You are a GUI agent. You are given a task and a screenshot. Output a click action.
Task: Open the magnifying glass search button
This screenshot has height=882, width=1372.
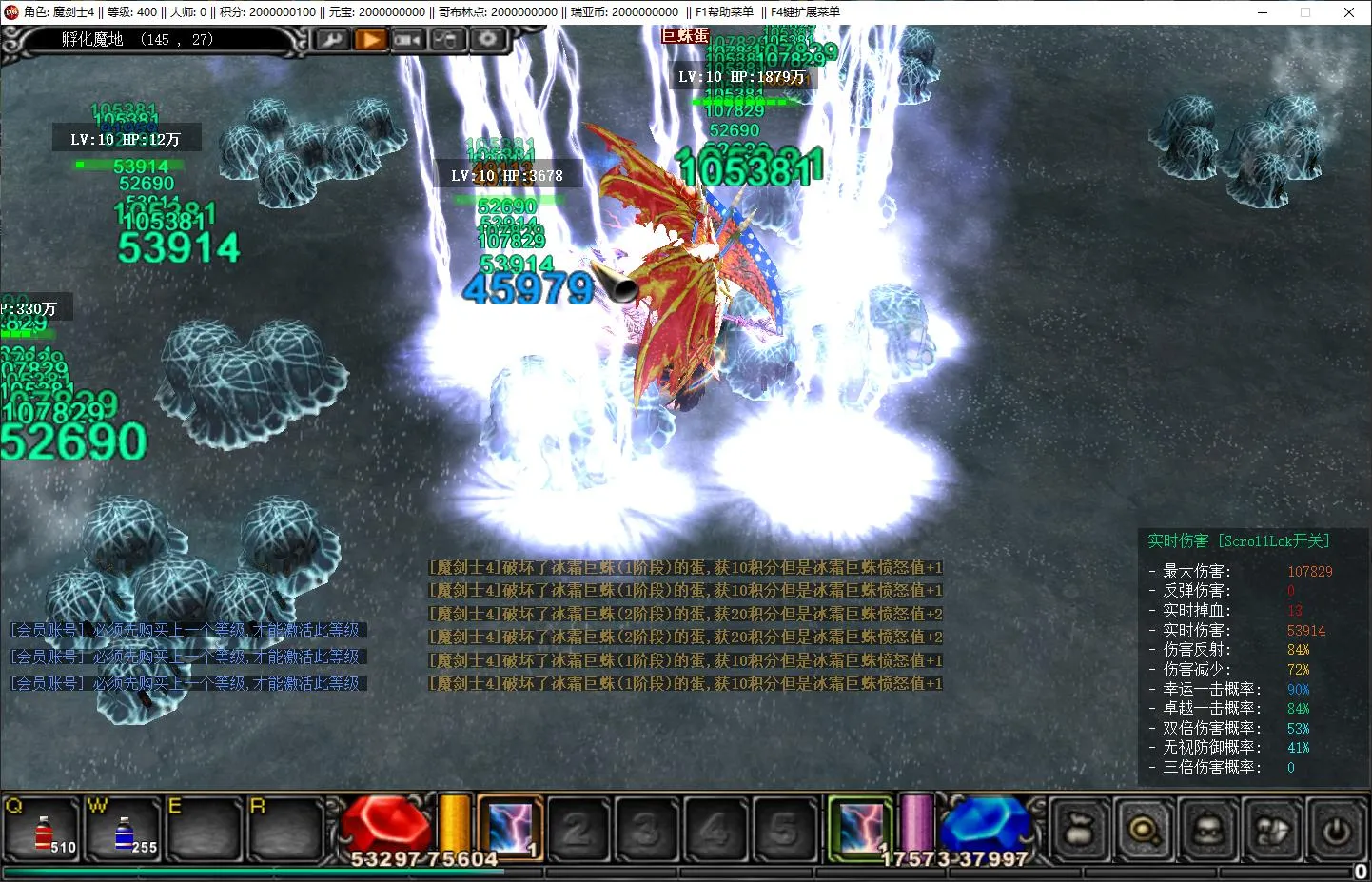(1143, 831)
